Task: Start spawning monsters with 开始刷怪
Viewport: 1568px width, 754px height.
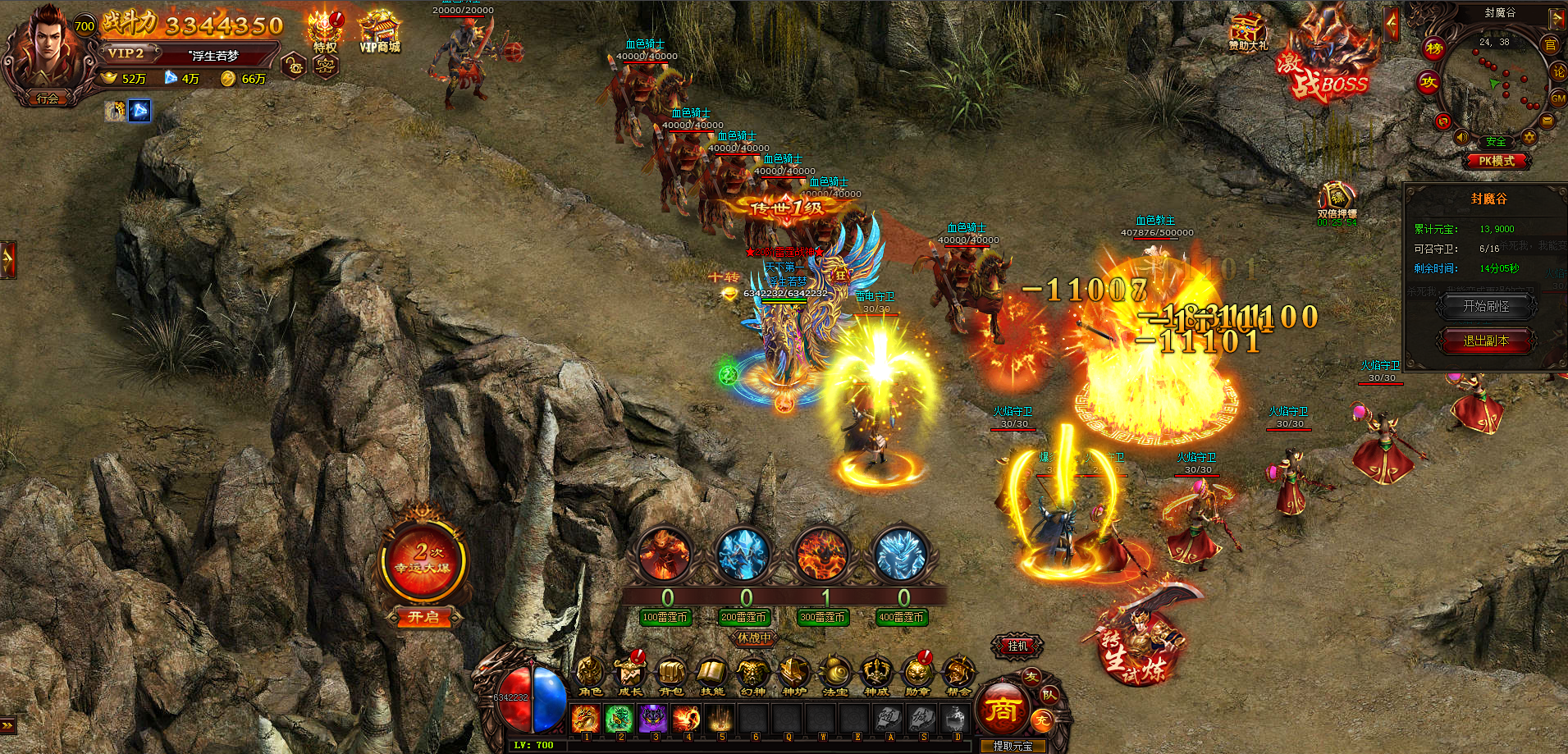Action: tap(1486, 306)
